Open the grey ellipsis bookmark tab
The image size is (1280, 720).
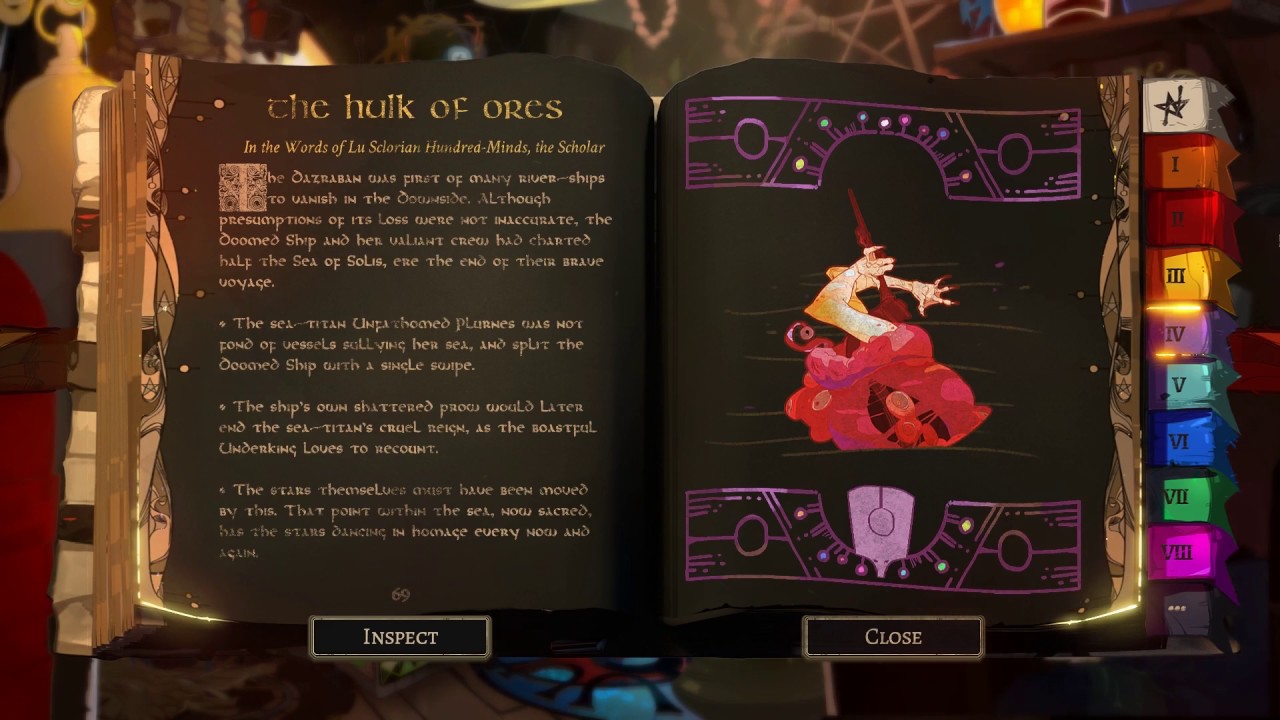coord(1178,607)
